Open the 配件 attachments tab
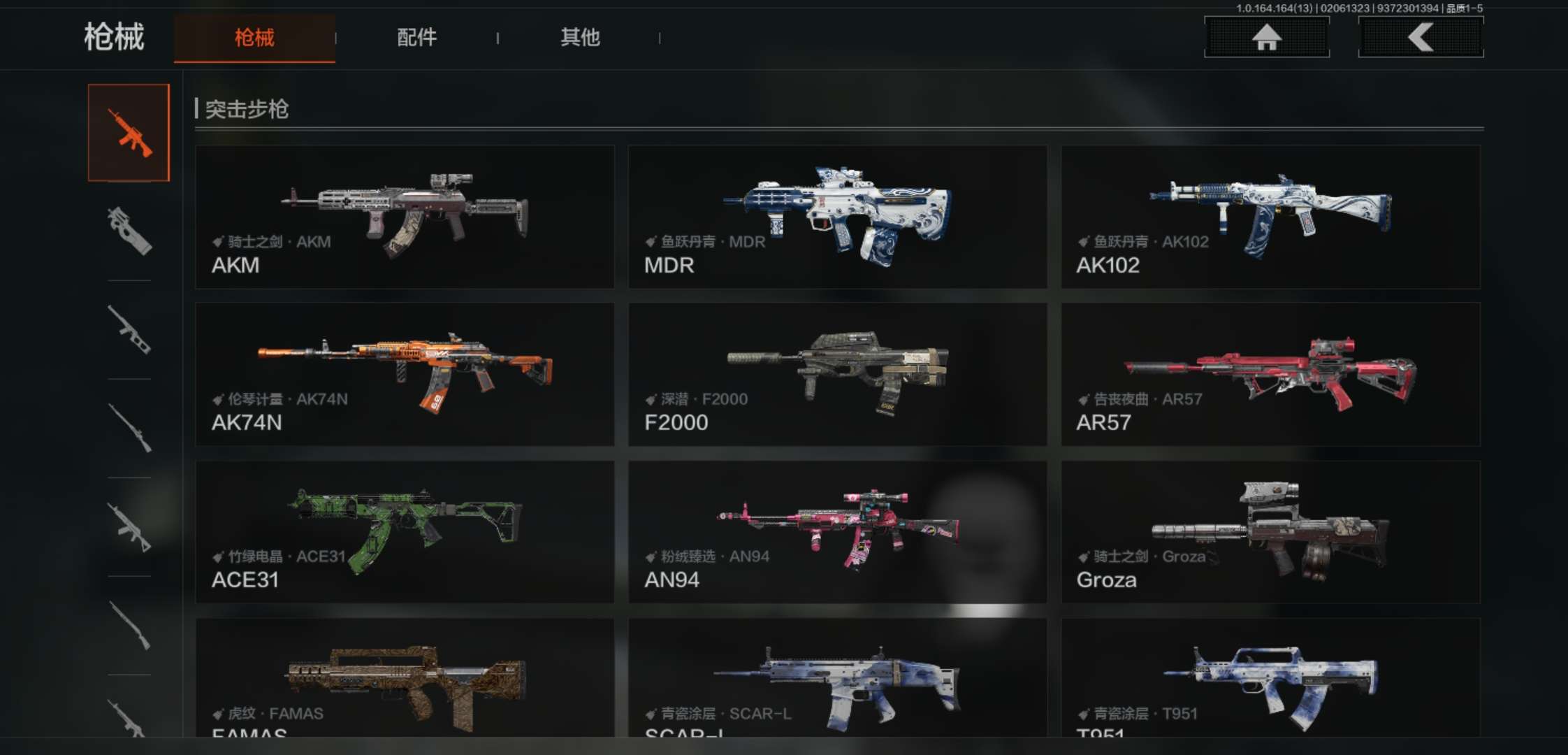Screen dimensions: 1568x755 416,38
